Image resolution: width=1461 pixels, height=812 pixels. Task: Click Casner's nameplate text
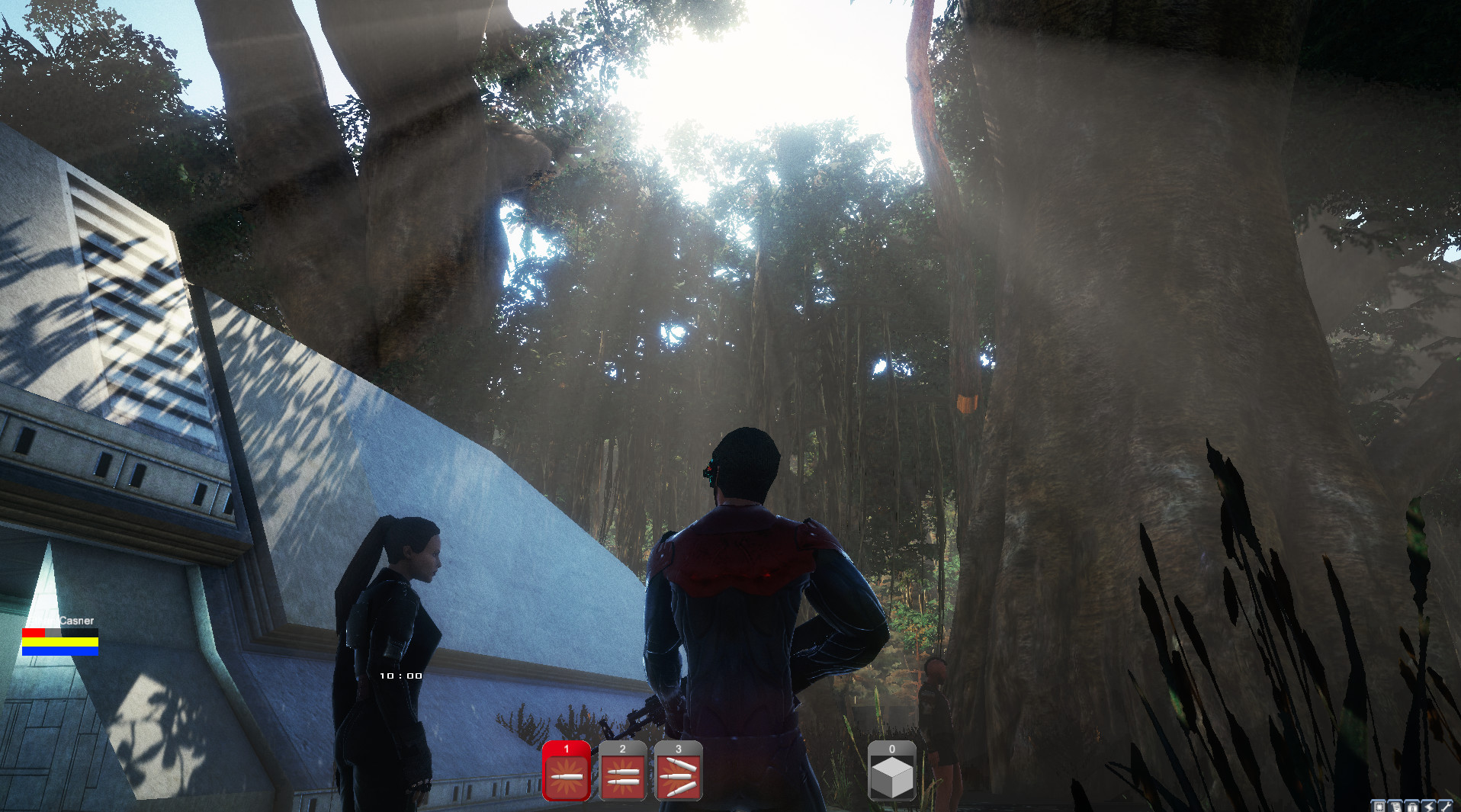(76, 620)
